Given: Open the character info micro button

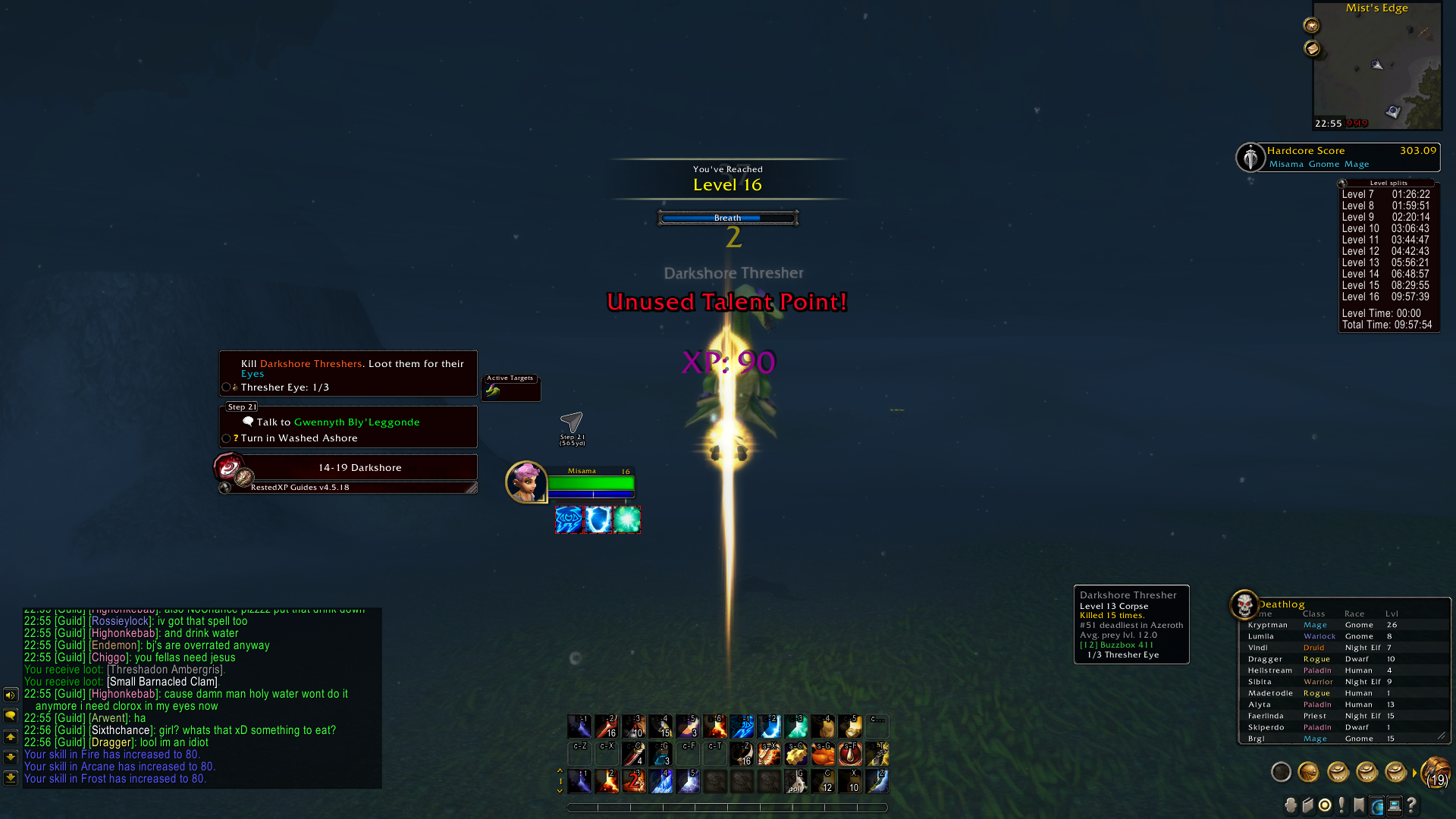Looking at the screenshot, I should coord(1290,805).
